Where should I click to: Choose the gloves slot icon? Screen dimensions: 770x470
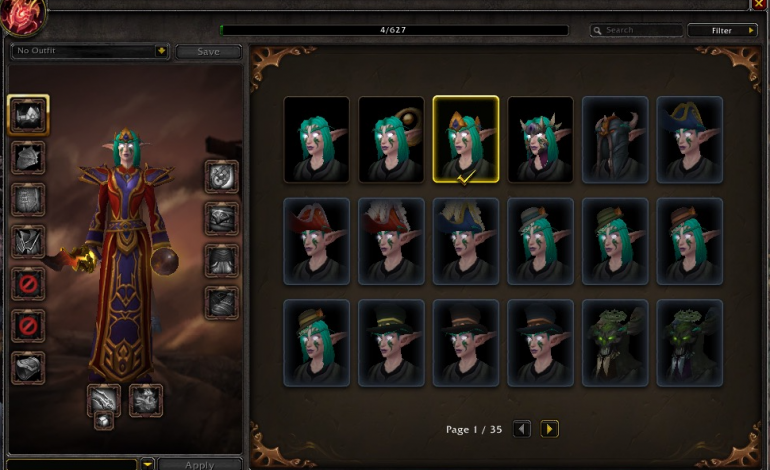point(222,177)
